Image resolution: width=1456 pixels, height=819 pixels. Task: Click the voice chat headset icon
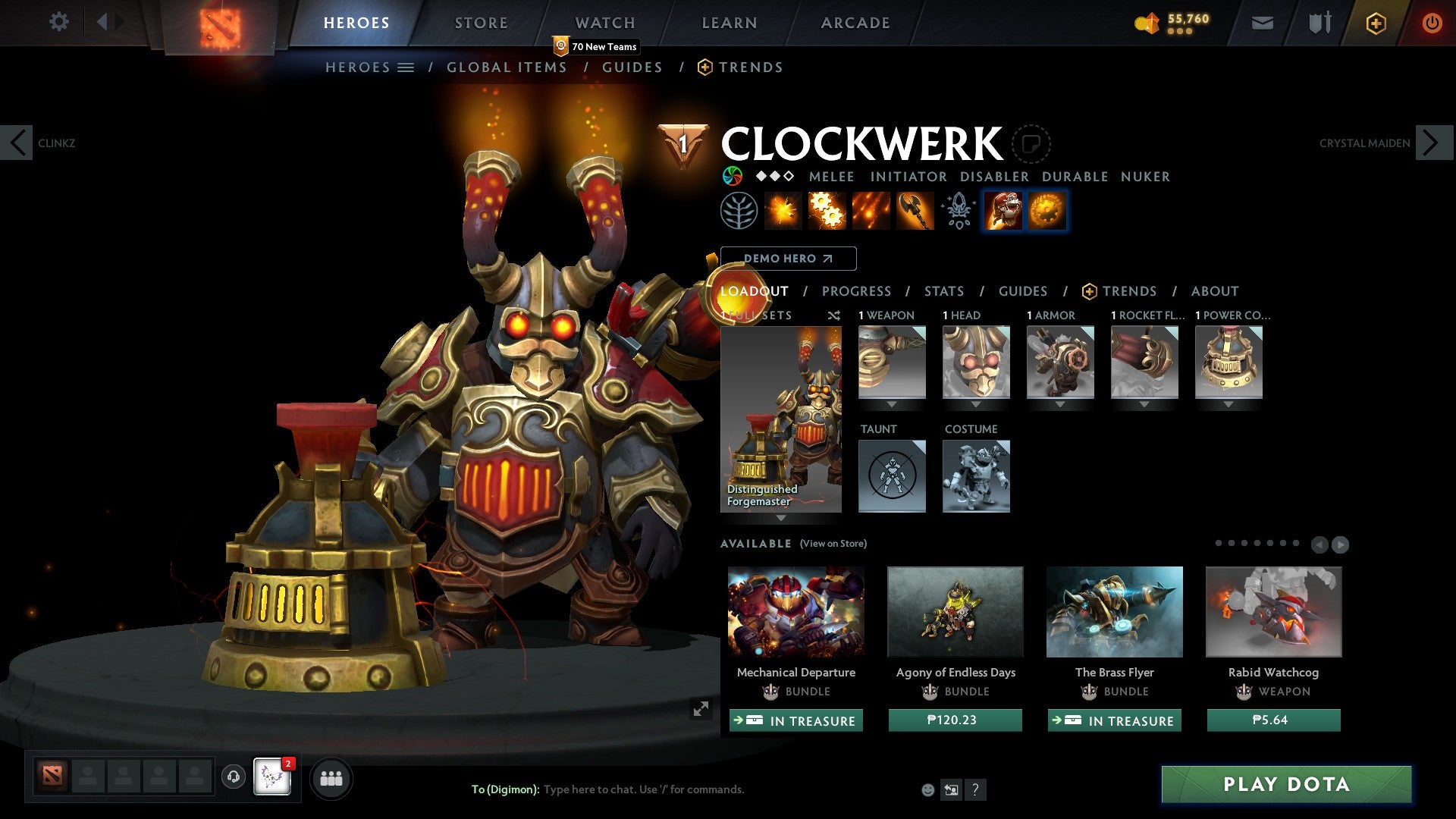[233, 777]
